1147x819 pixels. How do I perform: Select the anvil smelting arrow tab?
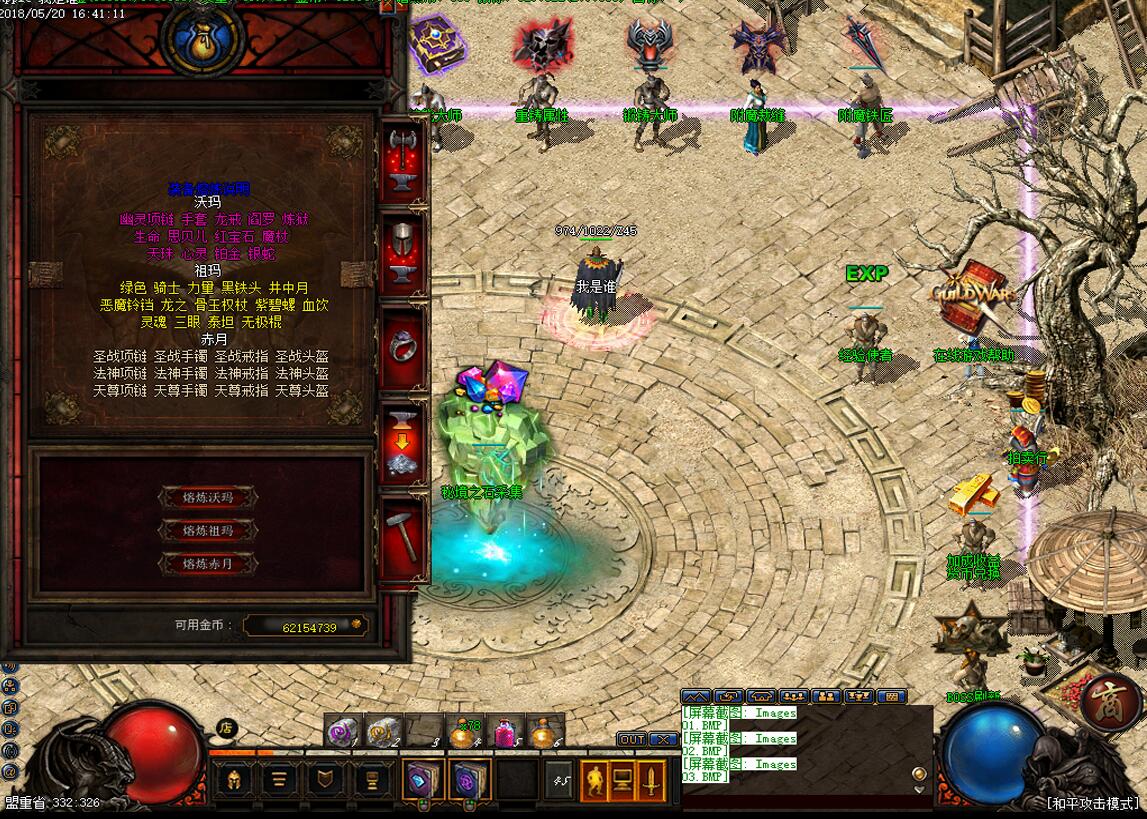click(403, 446)
